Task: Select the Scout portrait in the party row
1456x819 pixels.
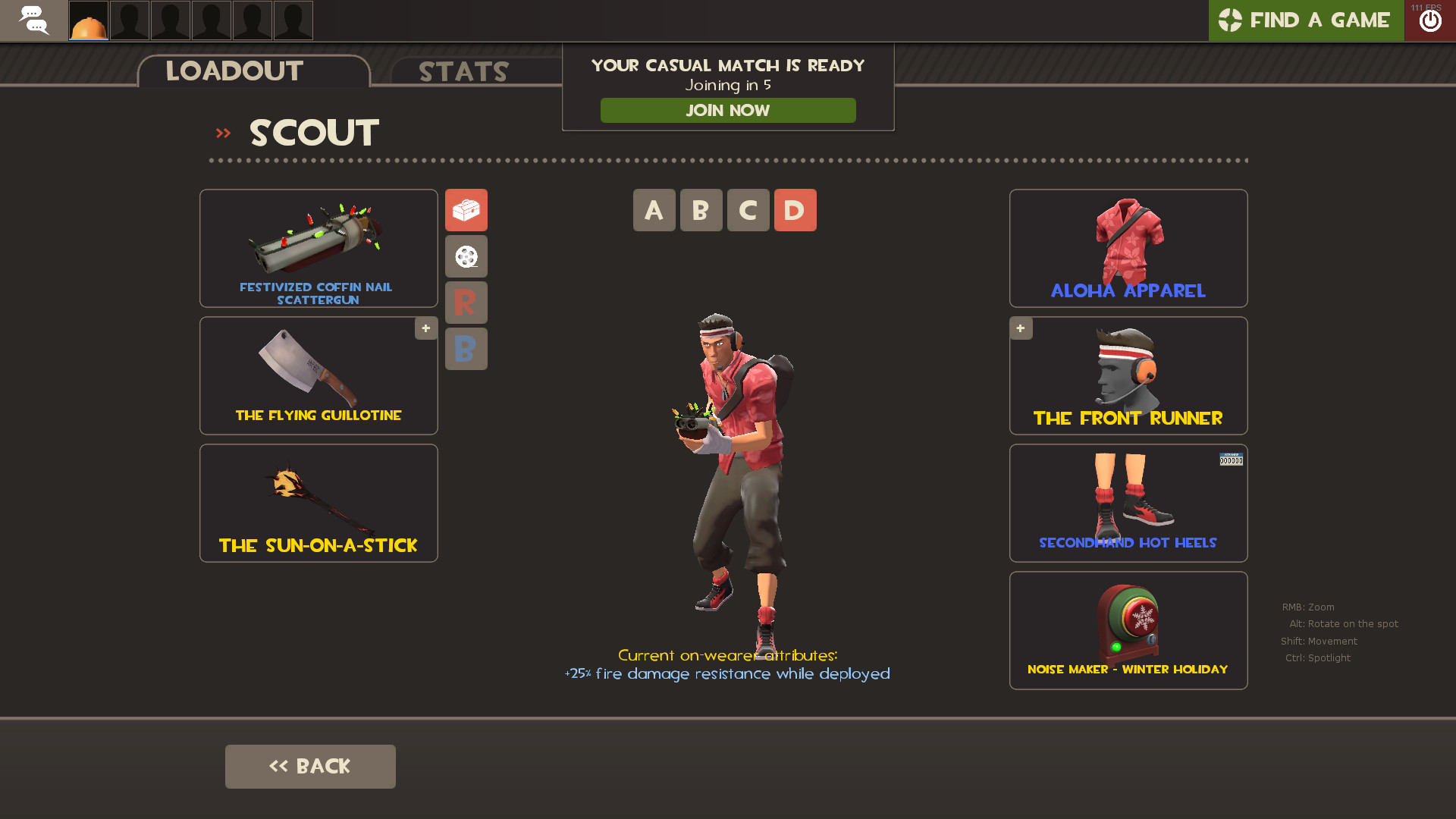Action: tap(88, 20)
